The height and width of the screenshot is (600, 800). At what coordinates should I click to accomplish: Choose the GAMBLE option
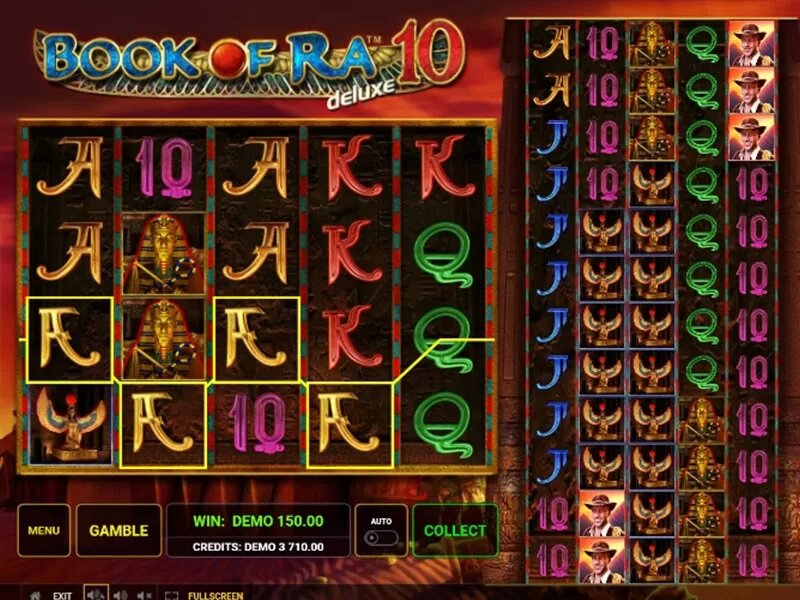[118, 531]
